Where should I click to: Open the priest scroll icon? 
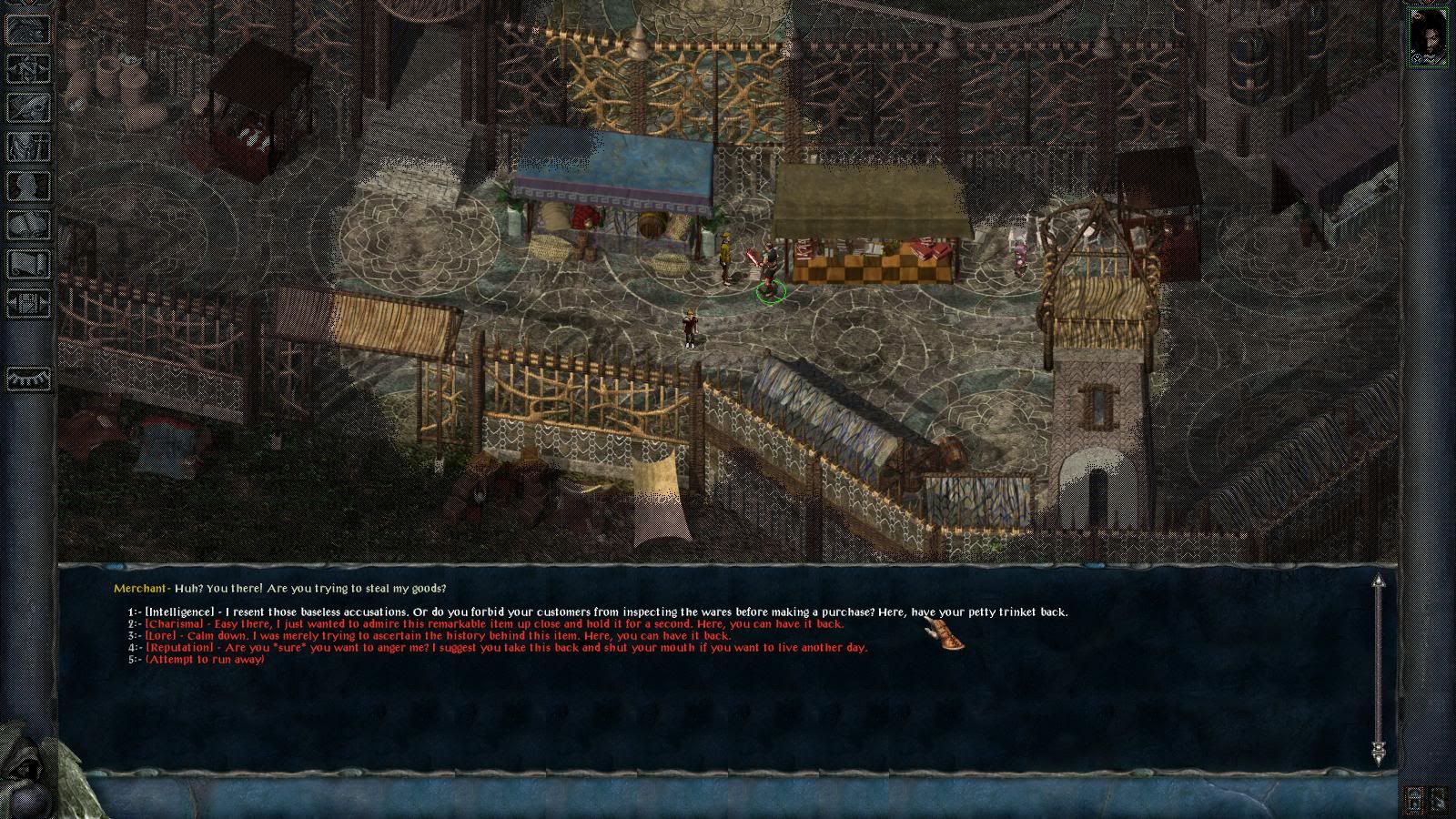[27, 264]
